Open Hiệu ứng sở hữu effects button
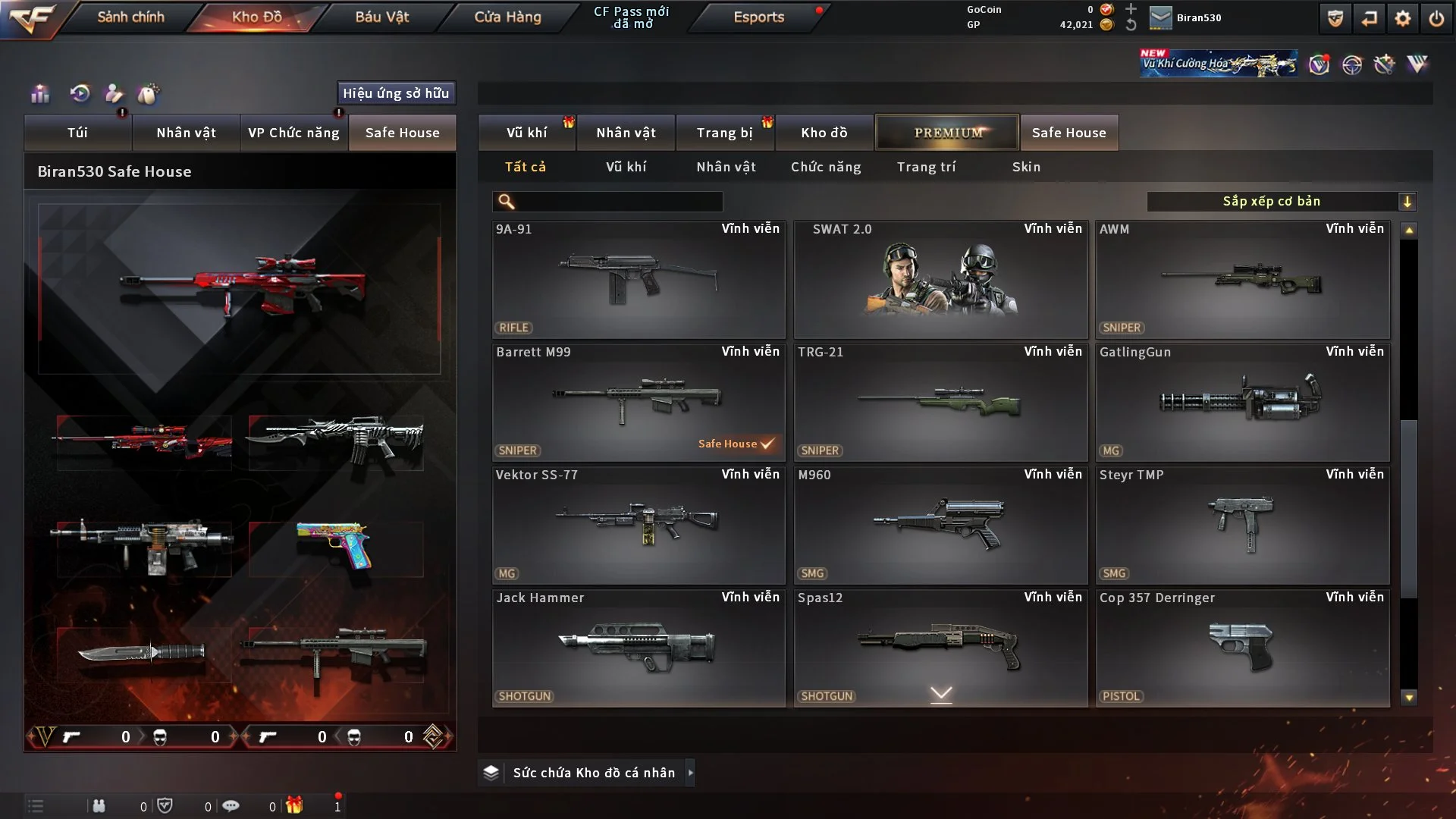Viewport: 1456px width, 819px height. pos(396,93)
